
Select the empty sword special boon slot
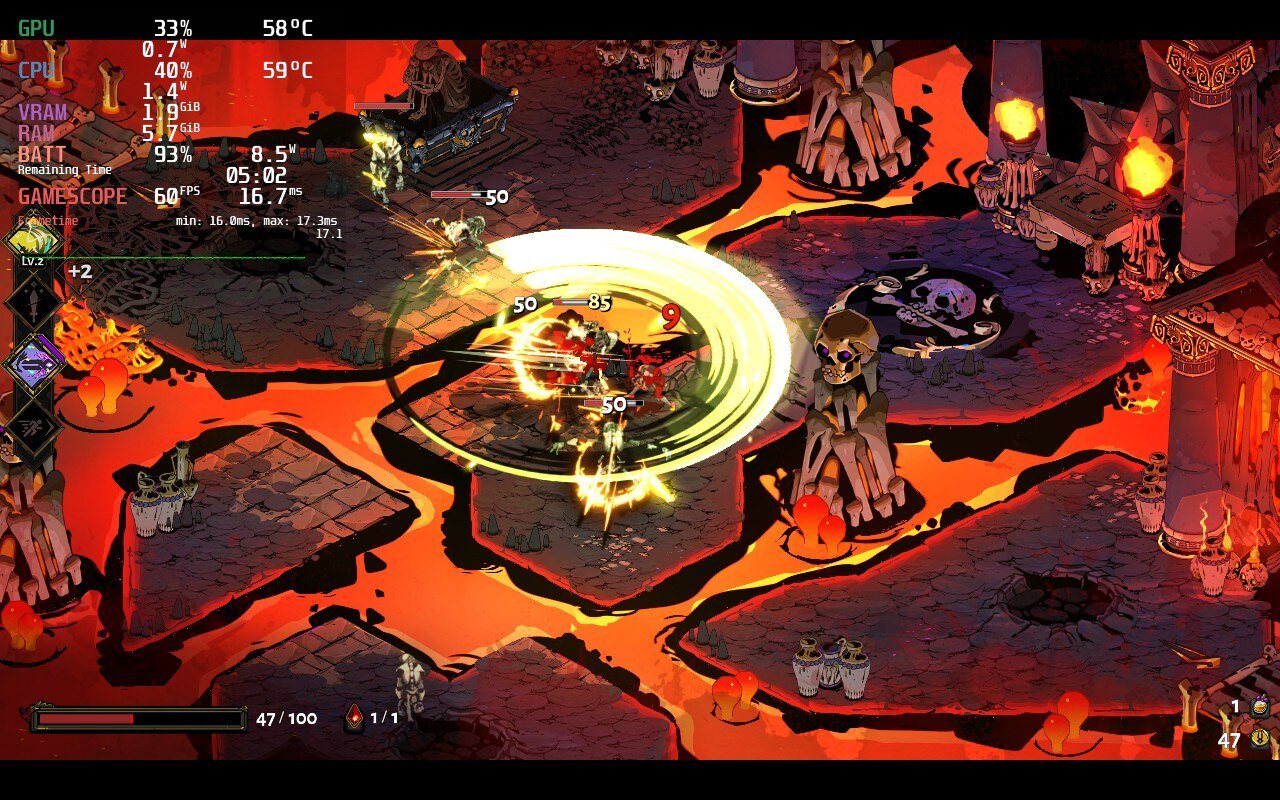(33, 299)
